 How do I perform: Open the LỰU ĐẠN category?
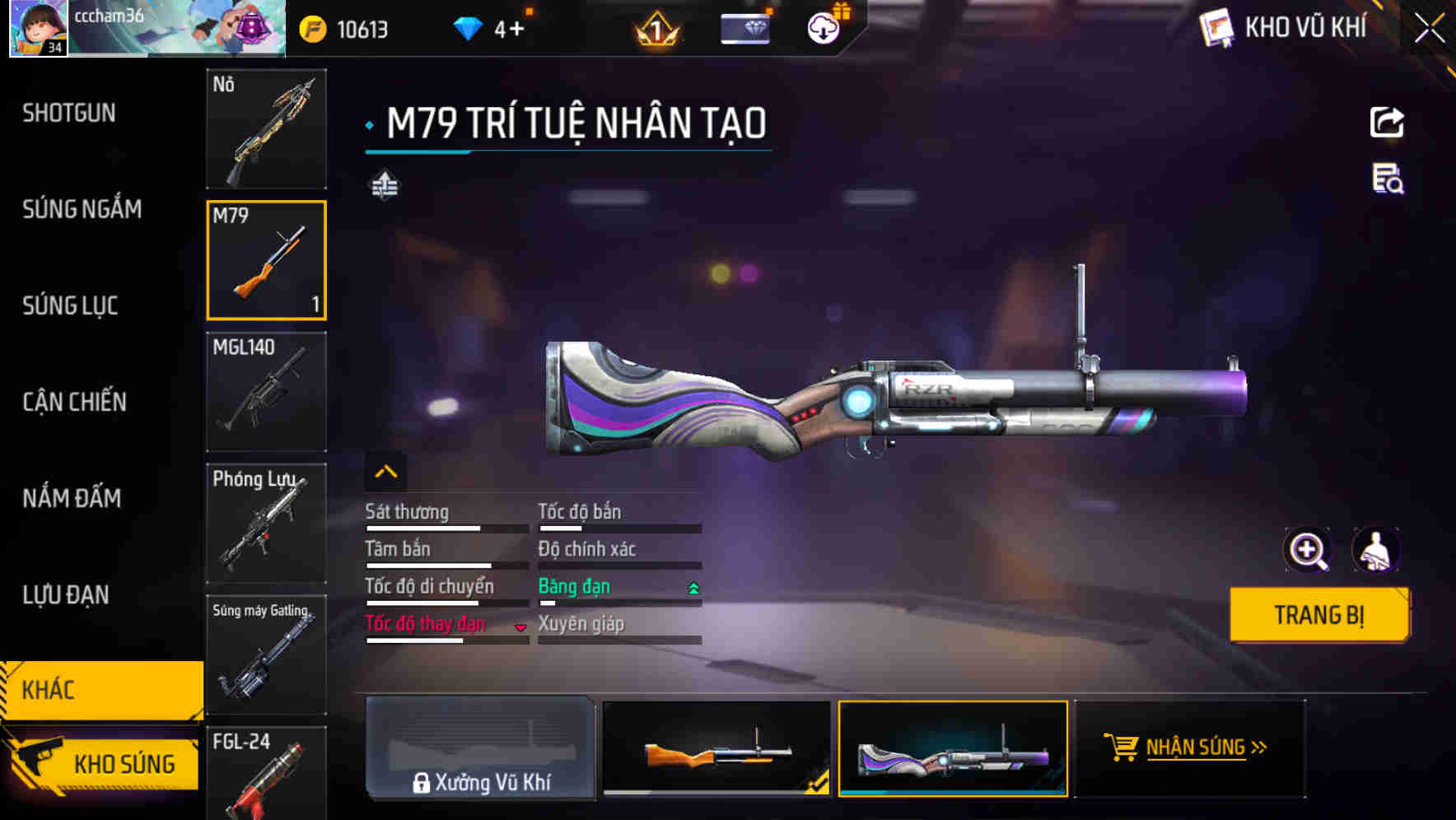65,594
